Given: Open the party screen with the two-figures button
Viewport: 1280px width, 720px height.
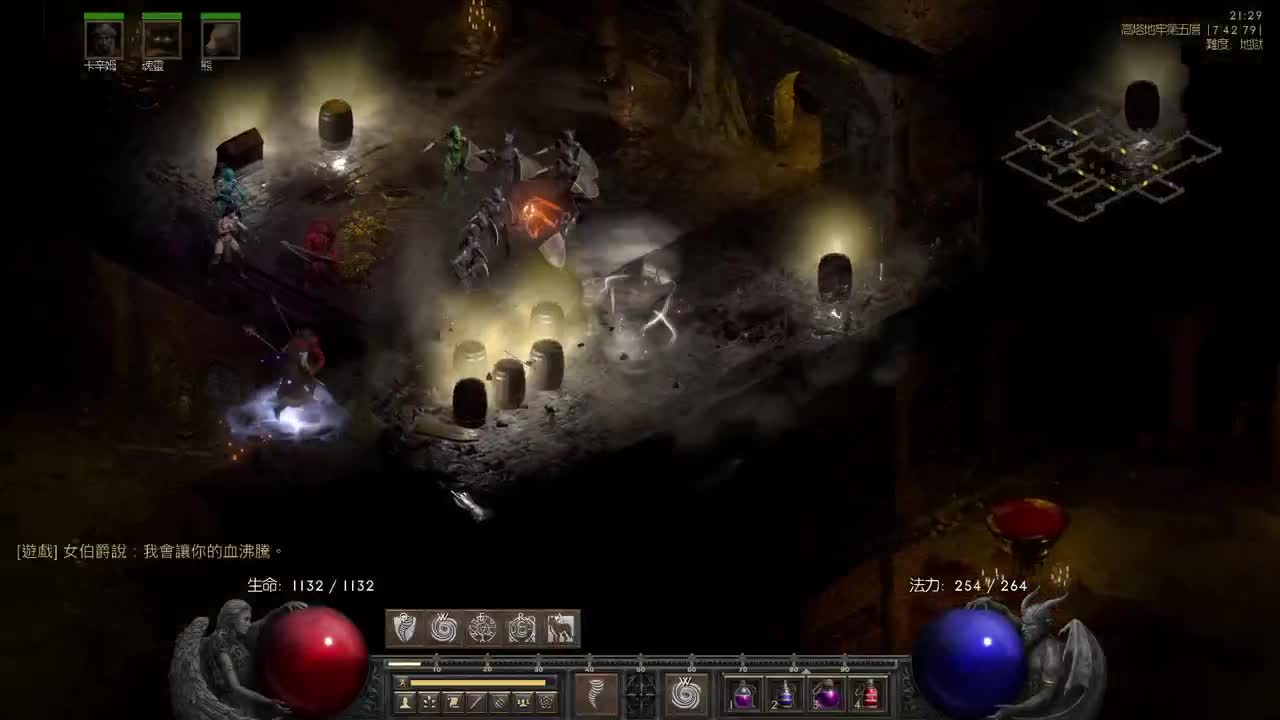Looking at the screenshot, I should coord(523,702).
